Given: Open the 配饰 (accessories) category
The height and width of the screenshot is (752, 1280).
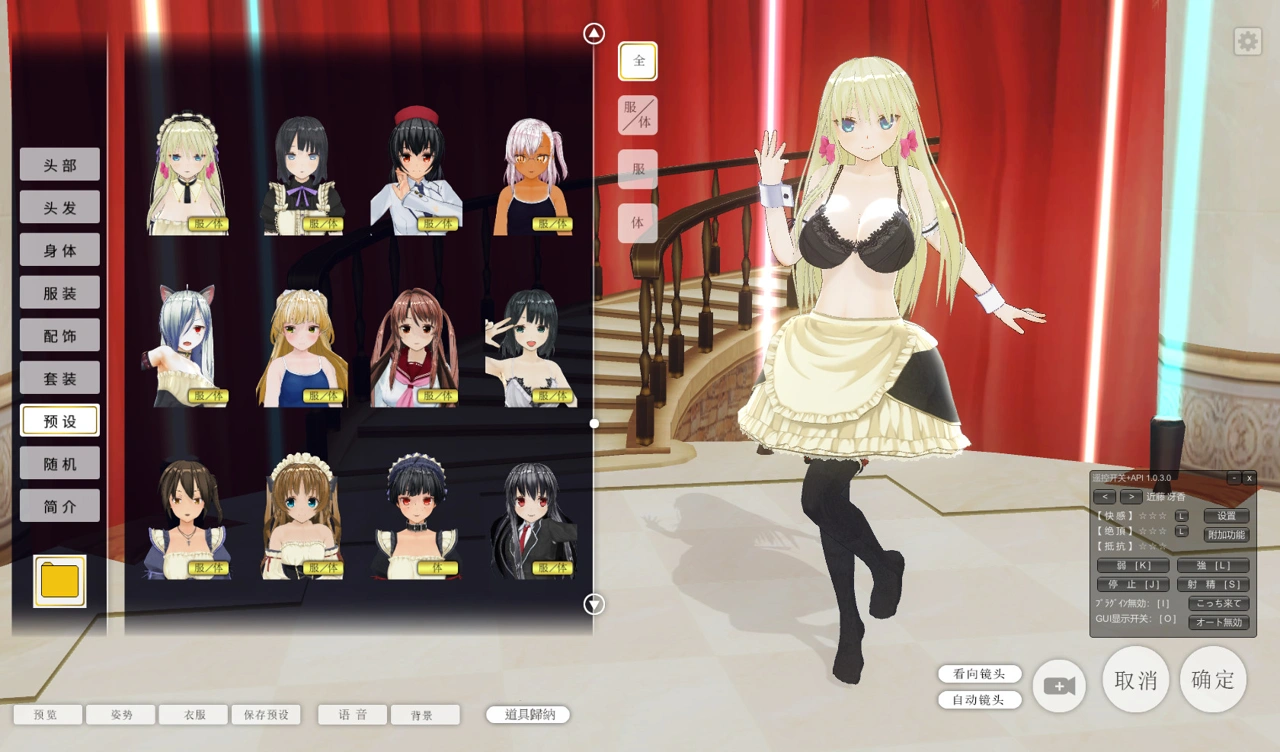Looking at the screenshot, I should (60, 335).
